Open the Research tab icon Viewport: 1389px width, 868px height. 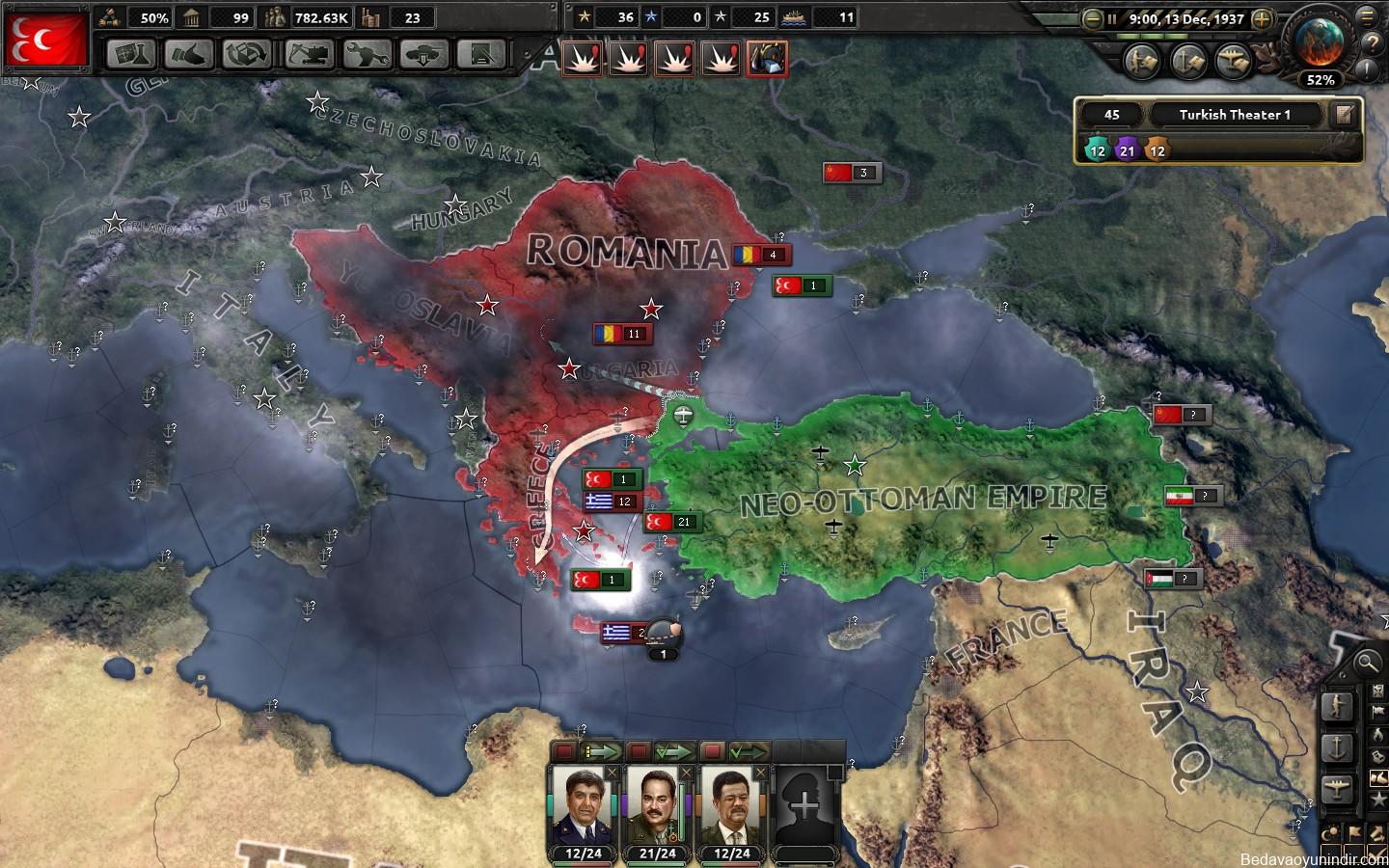point(130,55)
